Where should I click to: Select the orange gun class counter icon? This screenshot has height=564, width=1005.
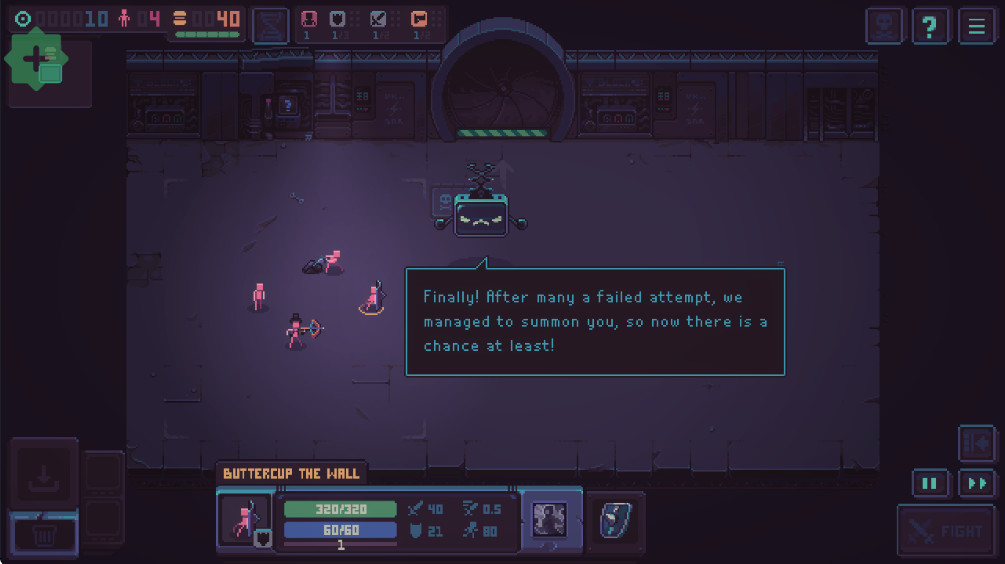coord(419,20)
